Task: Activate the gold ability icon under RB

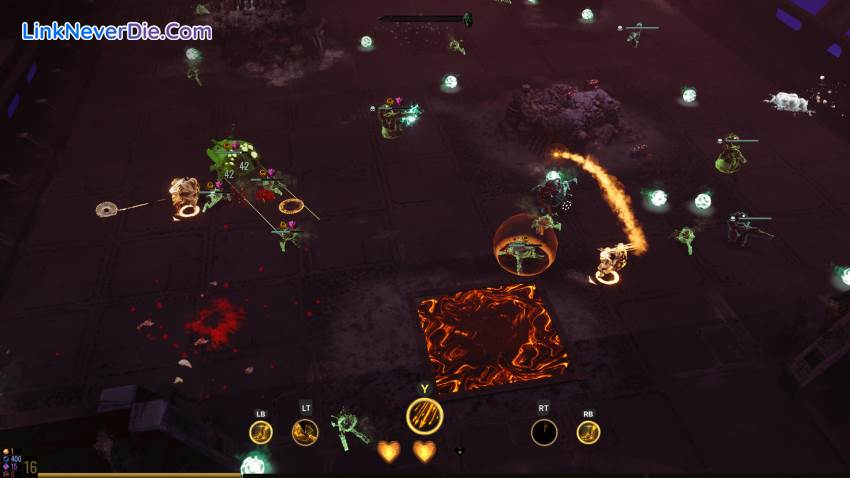Action: [588, 432]
